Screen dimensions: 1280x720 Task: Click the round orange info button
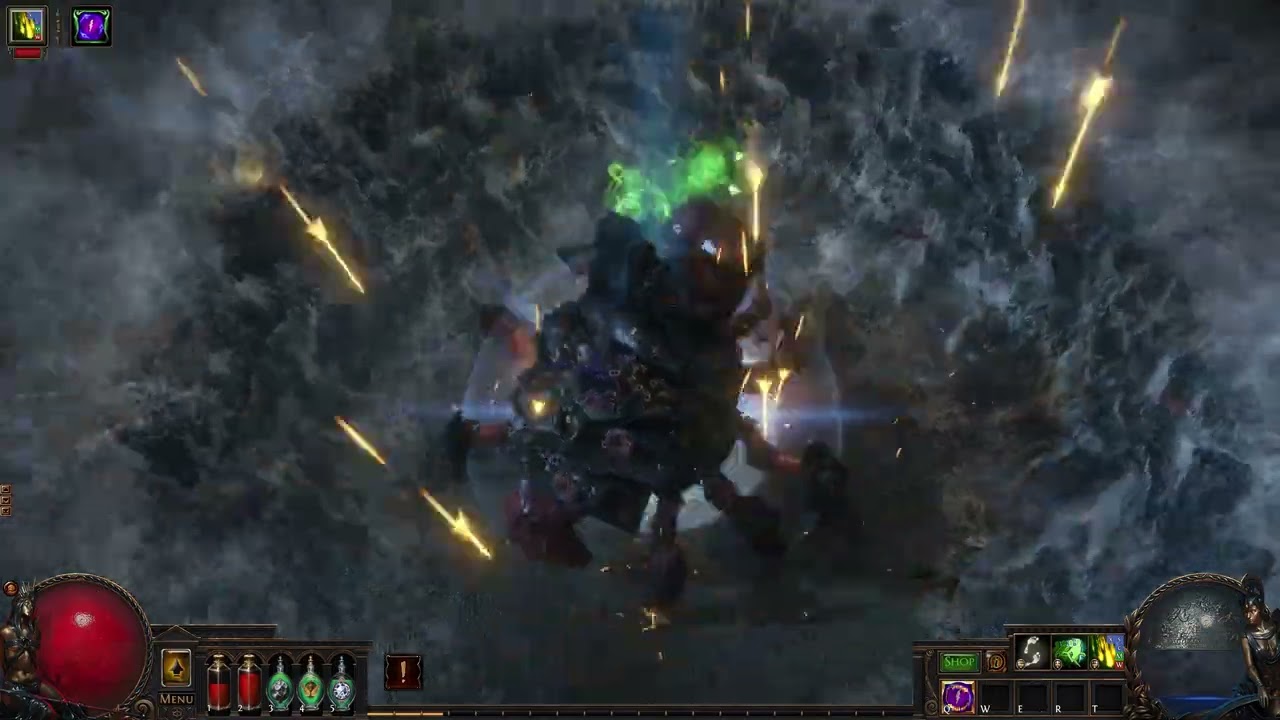996,662
